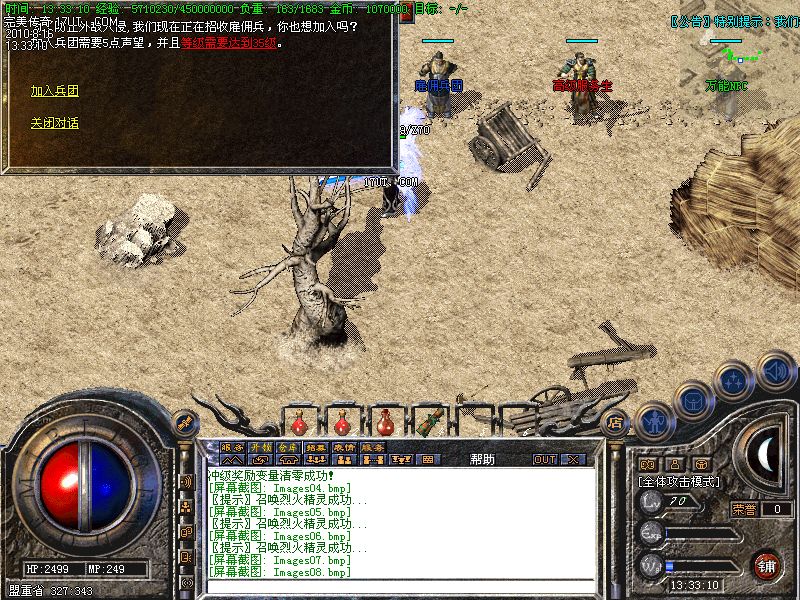The image size is (800, 600).
Task: Open the round 店 shop button
Action: click(616, 421)
